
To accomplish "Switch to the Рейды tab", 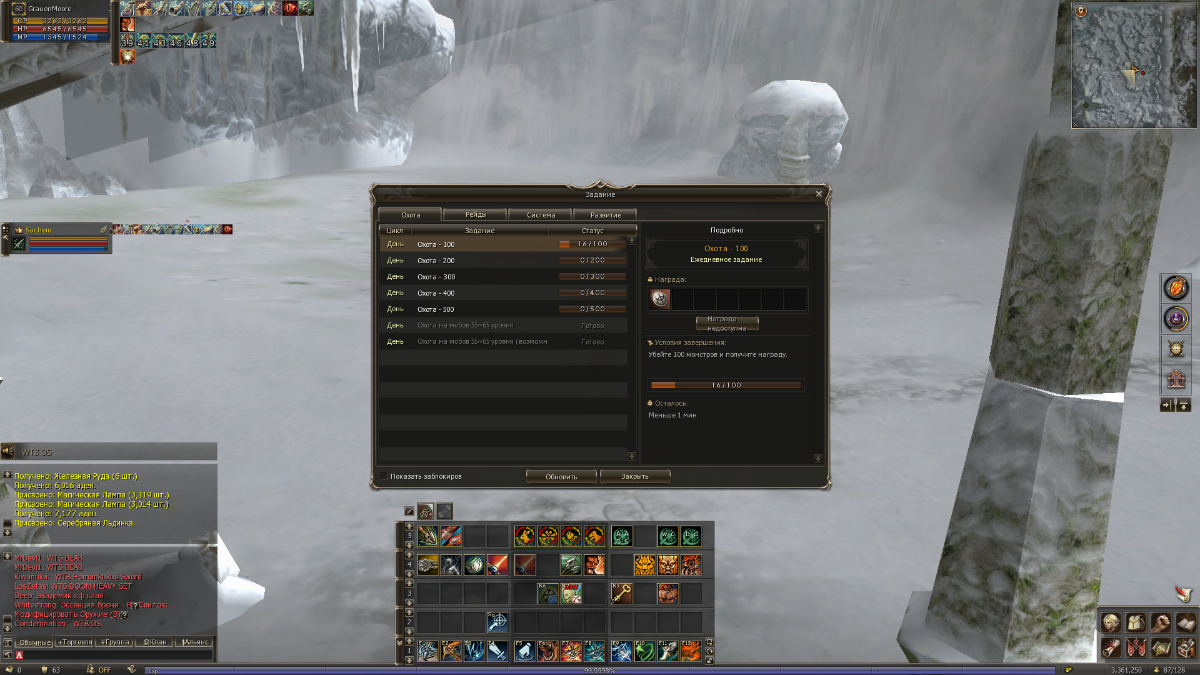I will point(475,215).
